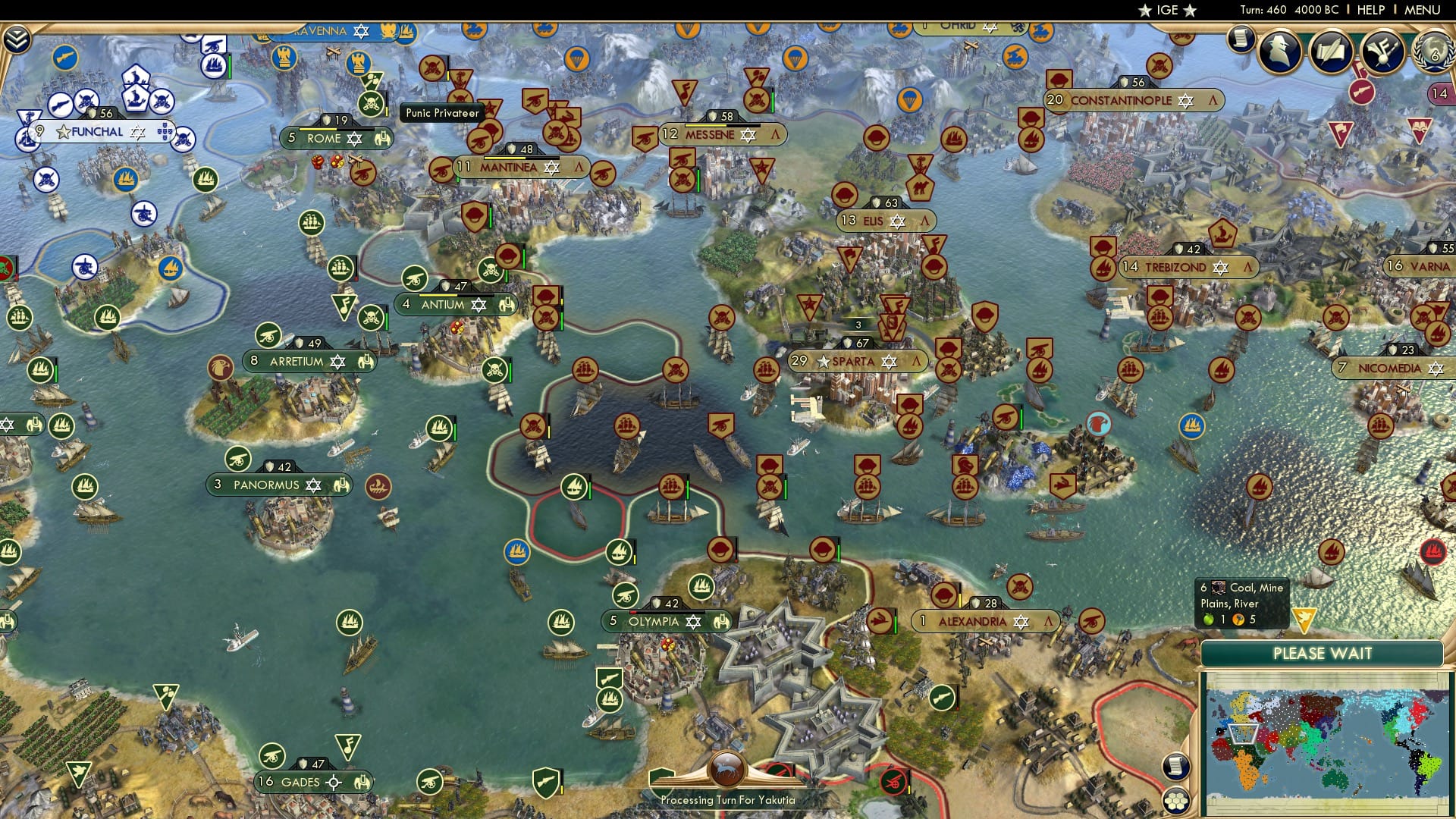Click the red units-needing-orders badge showing 14
This screenshot has height=819, width=1456.
[x=1440, y=93]
